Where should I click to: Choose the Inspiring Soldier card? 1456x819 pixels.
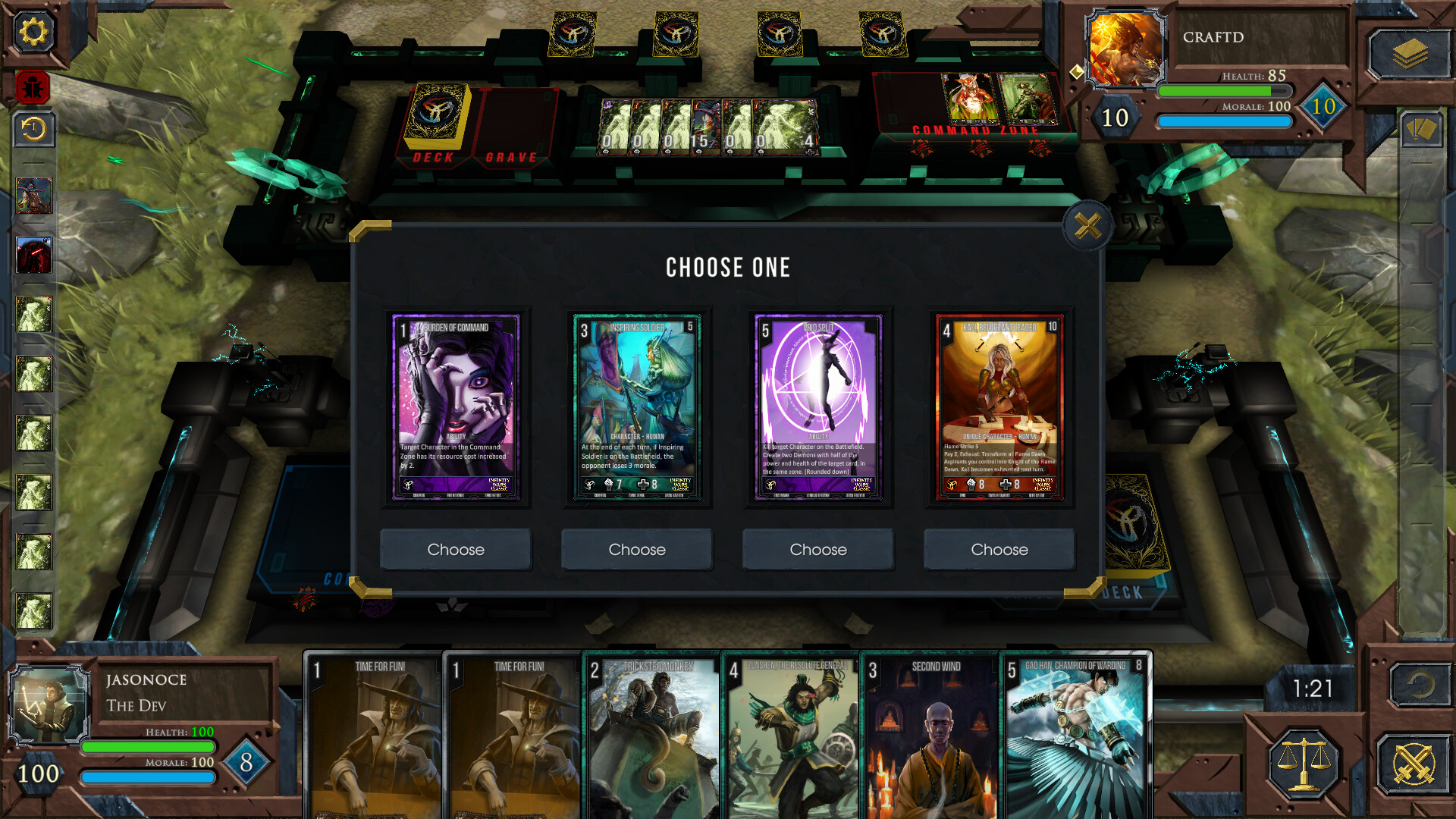(x=636, y=549)
